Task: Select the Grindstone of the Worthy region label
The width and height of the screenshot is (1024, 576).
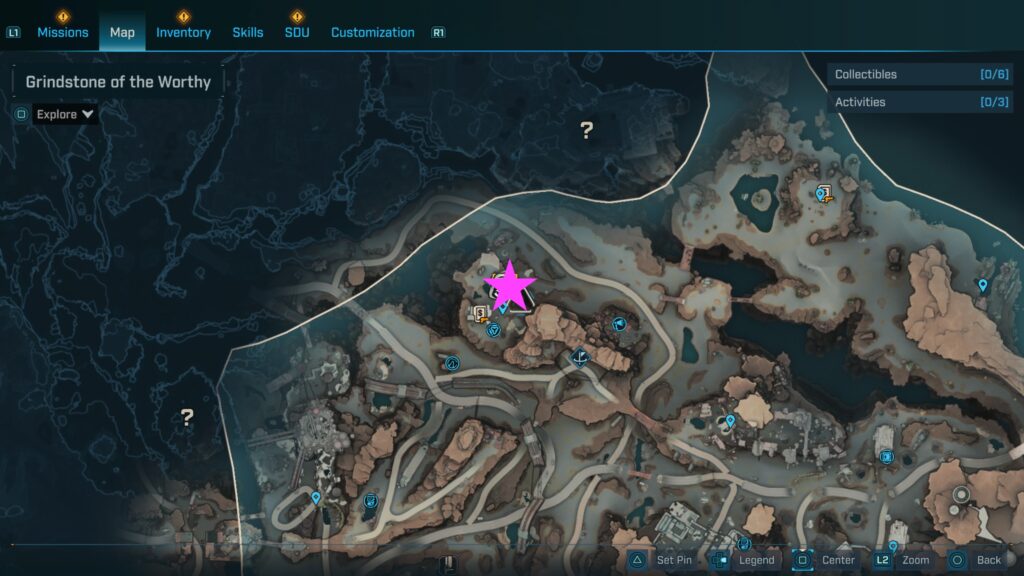Action: click(x=118, y=82)
